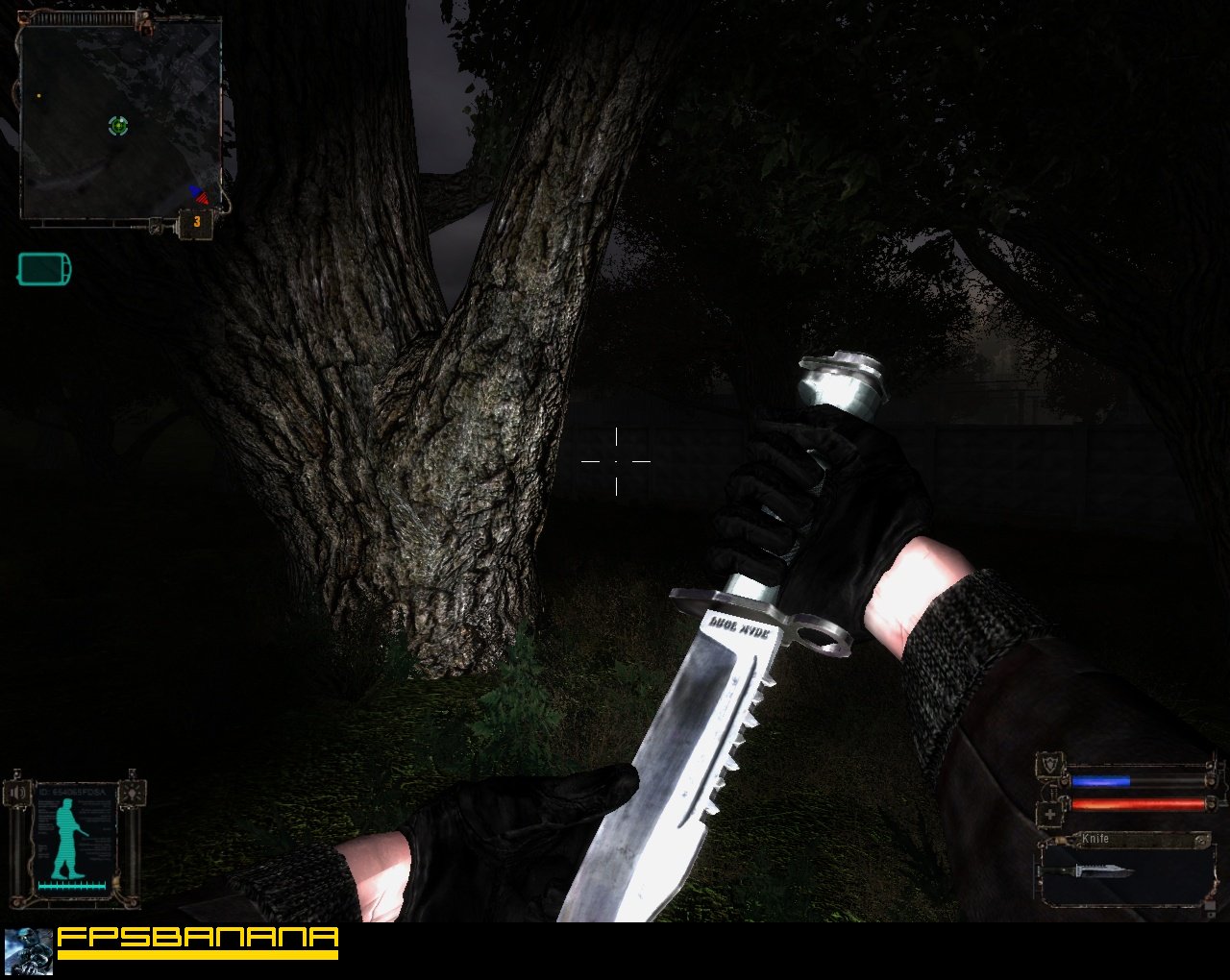Click the yellow waypoint dot on the minimap
The image size is (1230, 980).
coord(38,94)
